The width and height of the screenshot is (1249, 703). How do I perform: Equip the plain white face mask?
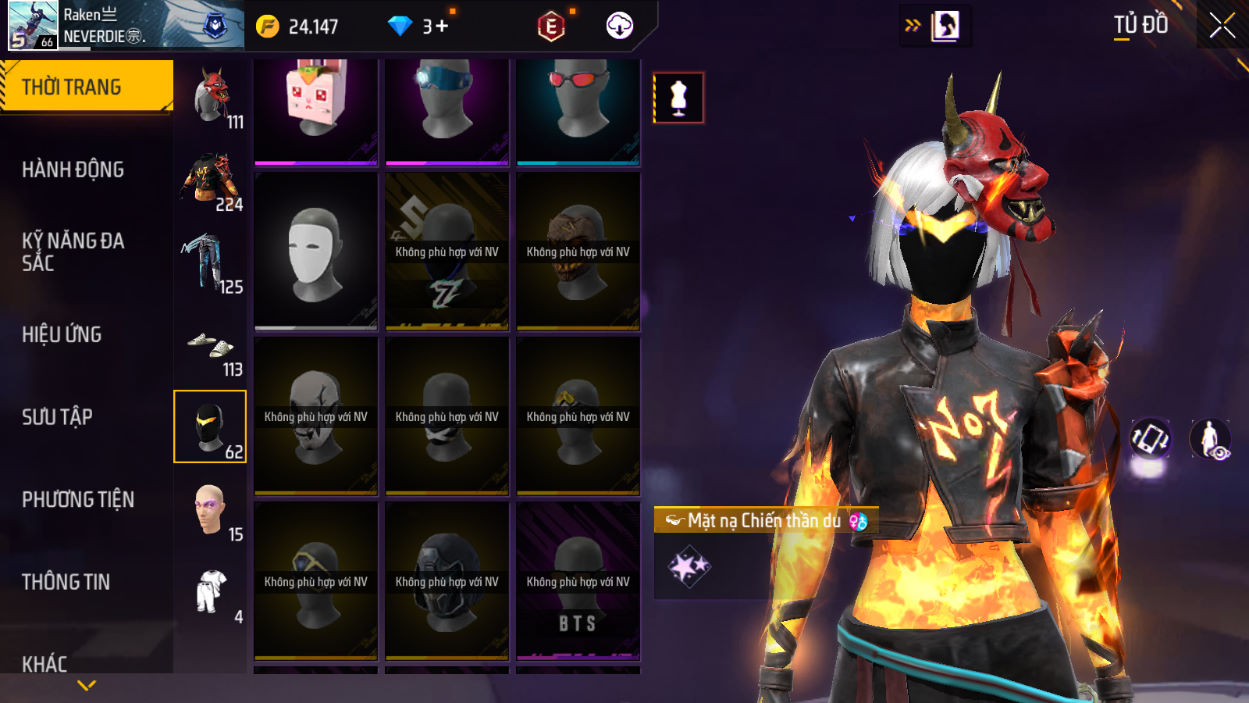pyautogui.click(x=316, y=251)
